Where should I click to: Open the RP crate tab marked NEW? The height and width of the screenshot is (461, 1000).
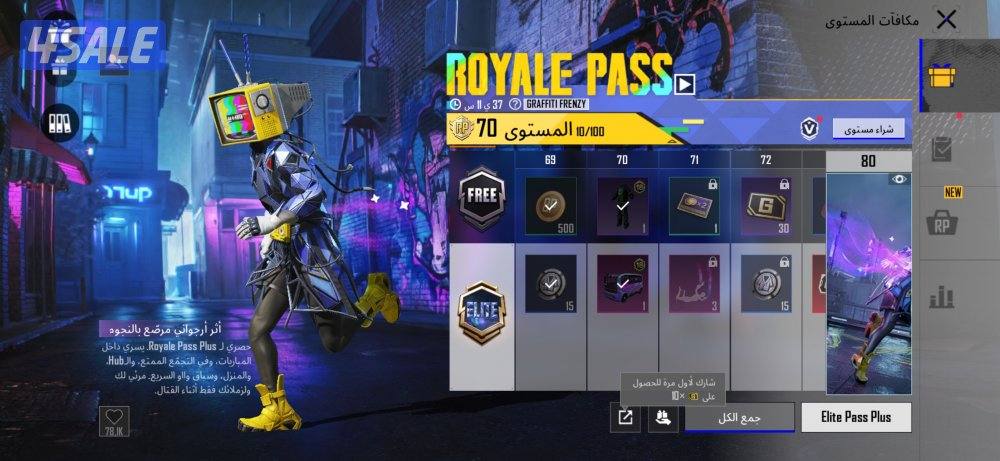pos(944,220)
